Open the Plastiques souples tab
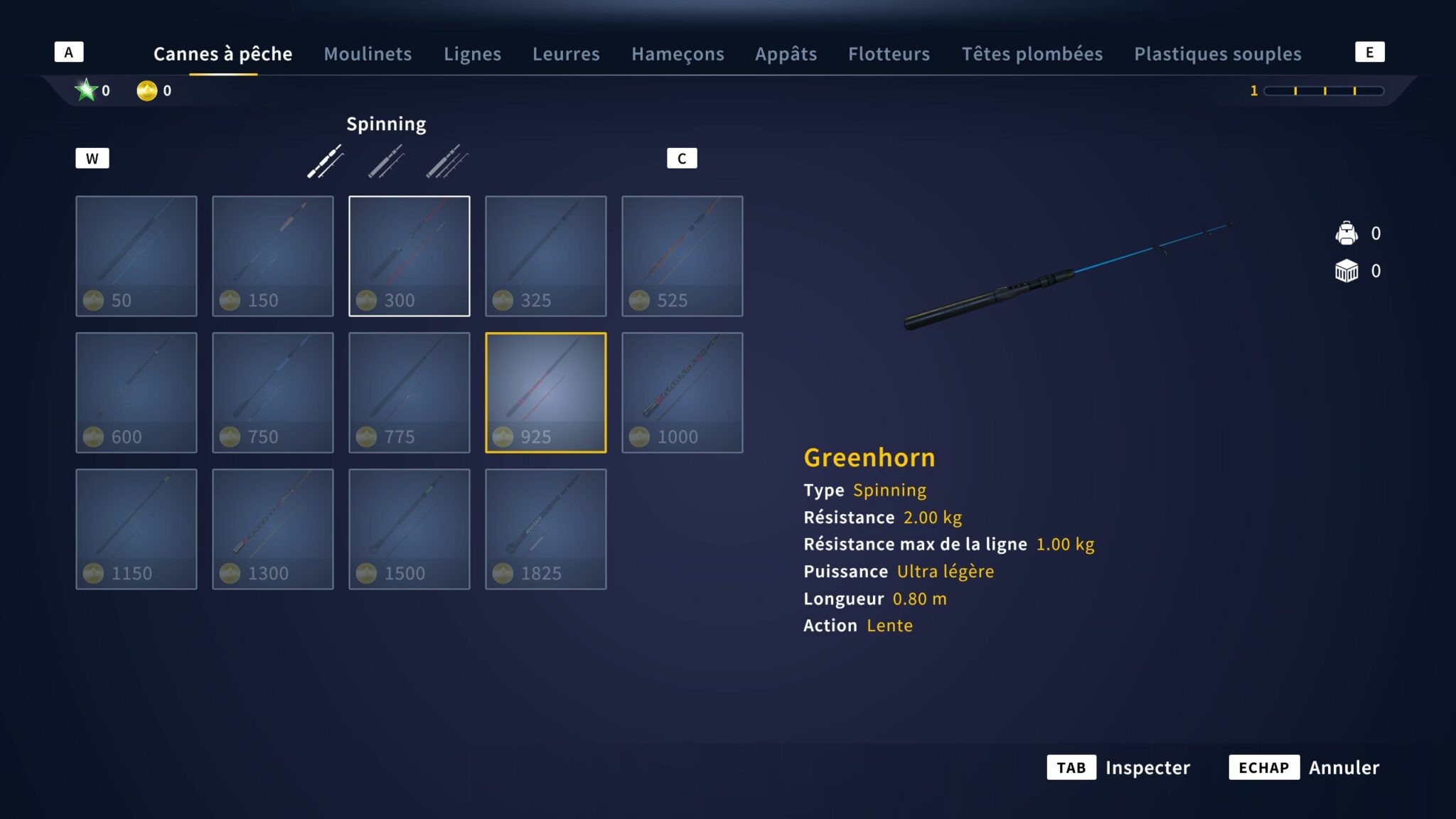The height and width of the screenshot is (819, 1456). (x=1218, y=53)
